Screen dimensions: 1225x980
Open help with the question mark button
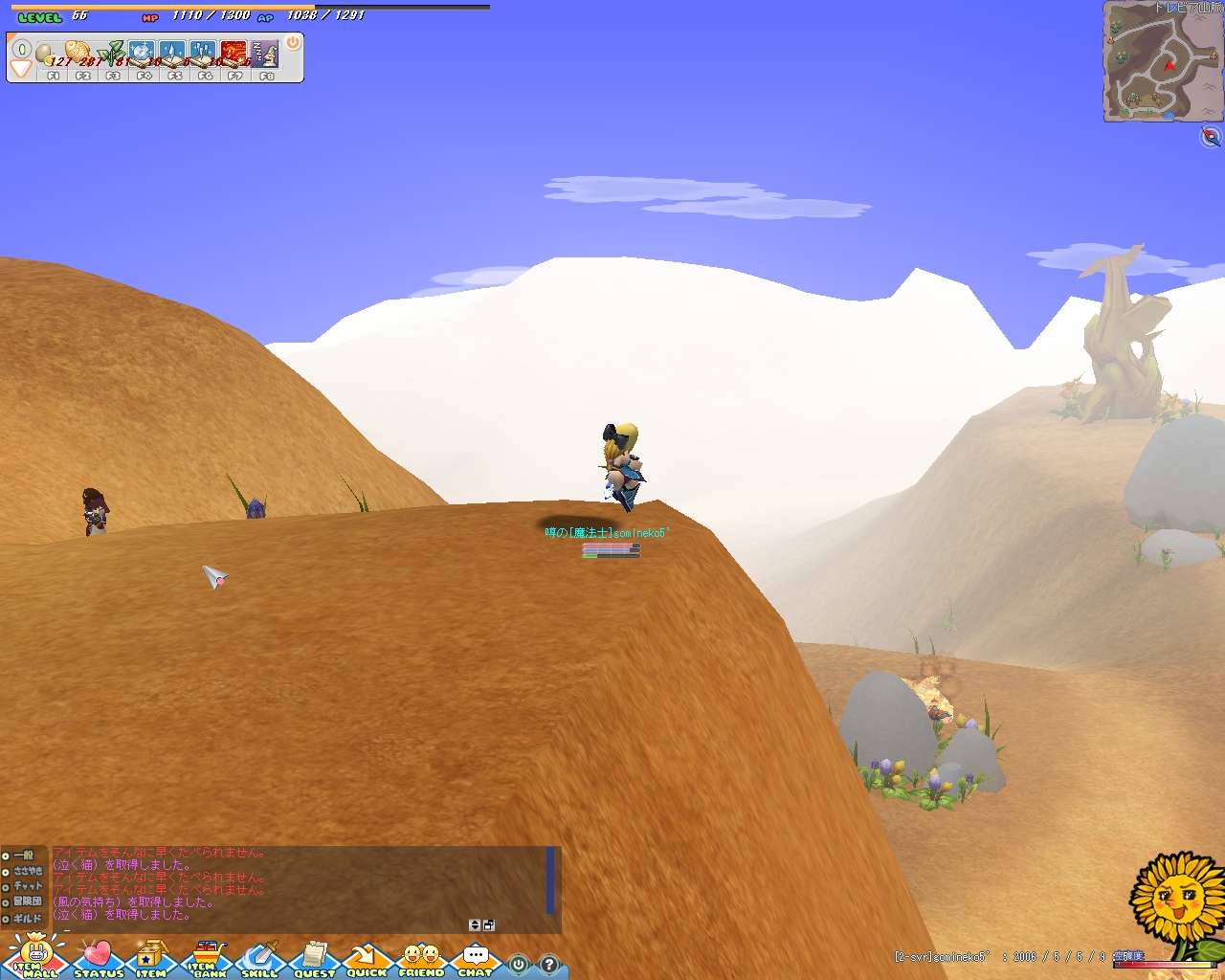pos(548,965)
